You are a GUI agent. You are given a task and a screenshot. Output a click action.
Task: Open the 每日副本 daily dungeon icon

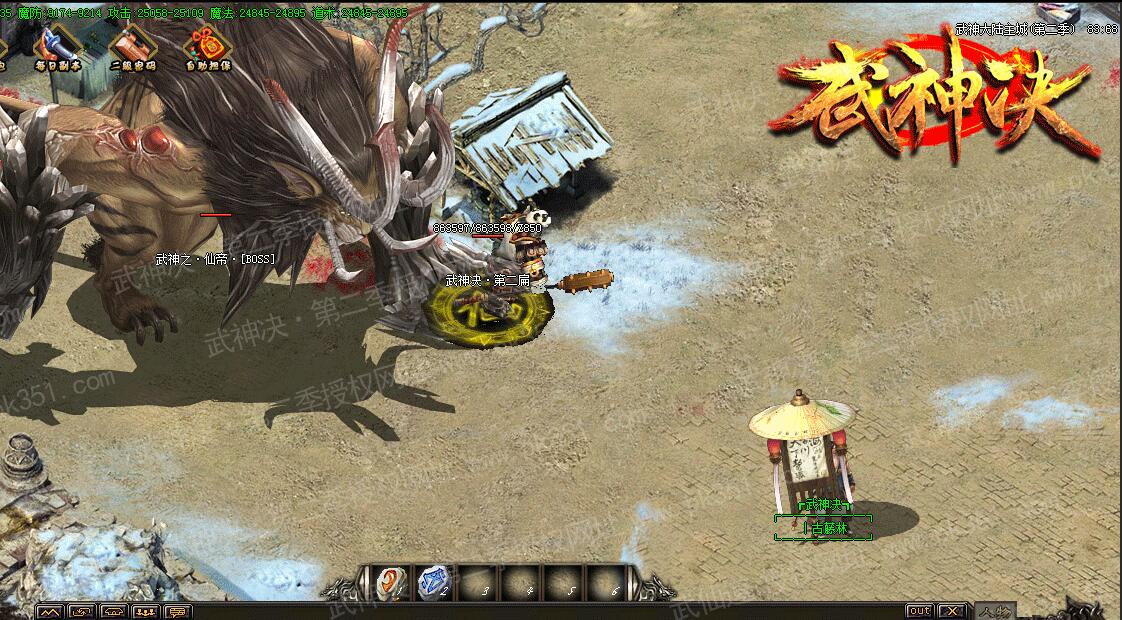tap(57, 45)
